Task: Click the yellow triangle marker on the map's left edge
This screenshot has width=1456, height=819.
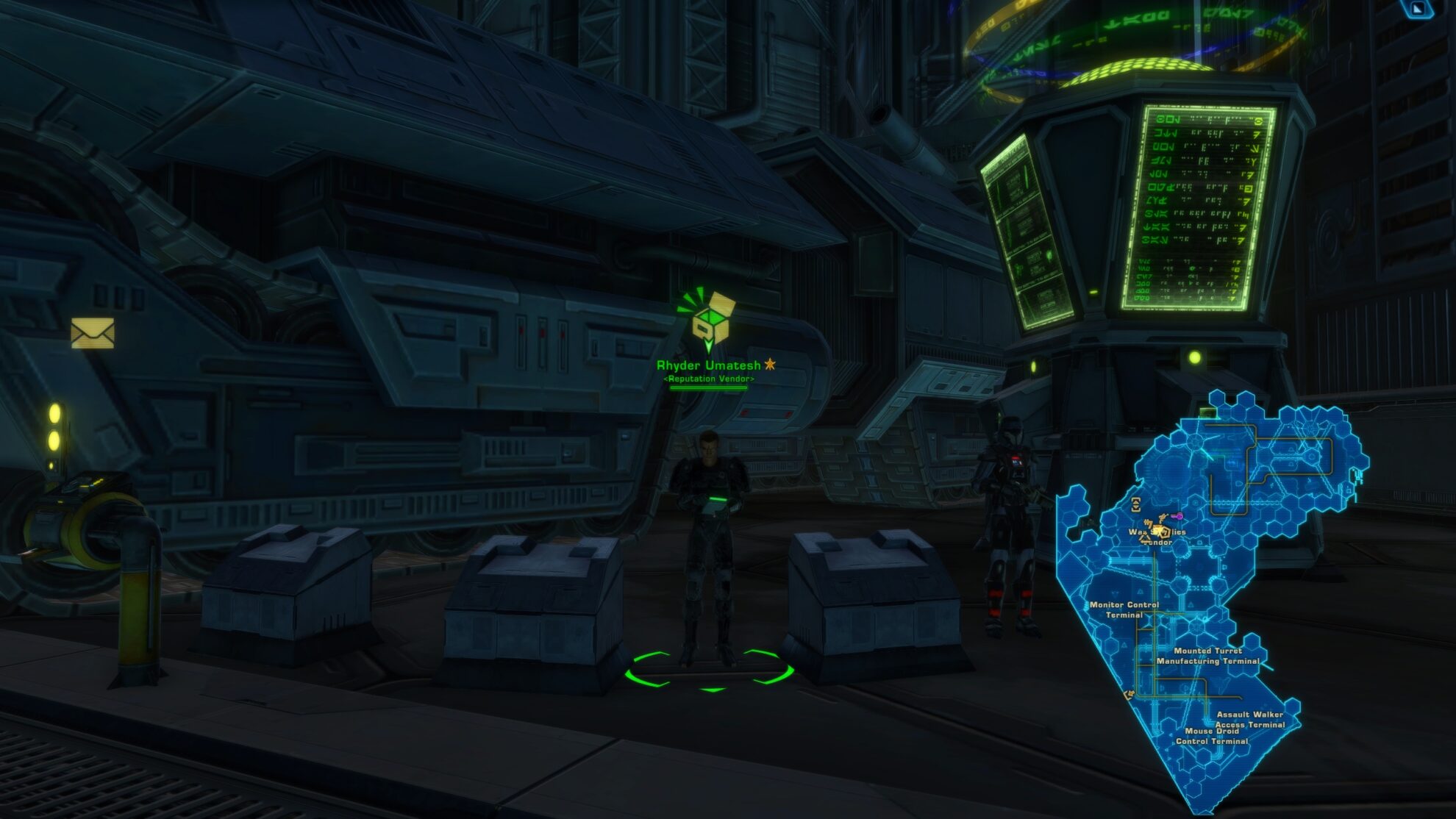Action: pos(1129,694)
